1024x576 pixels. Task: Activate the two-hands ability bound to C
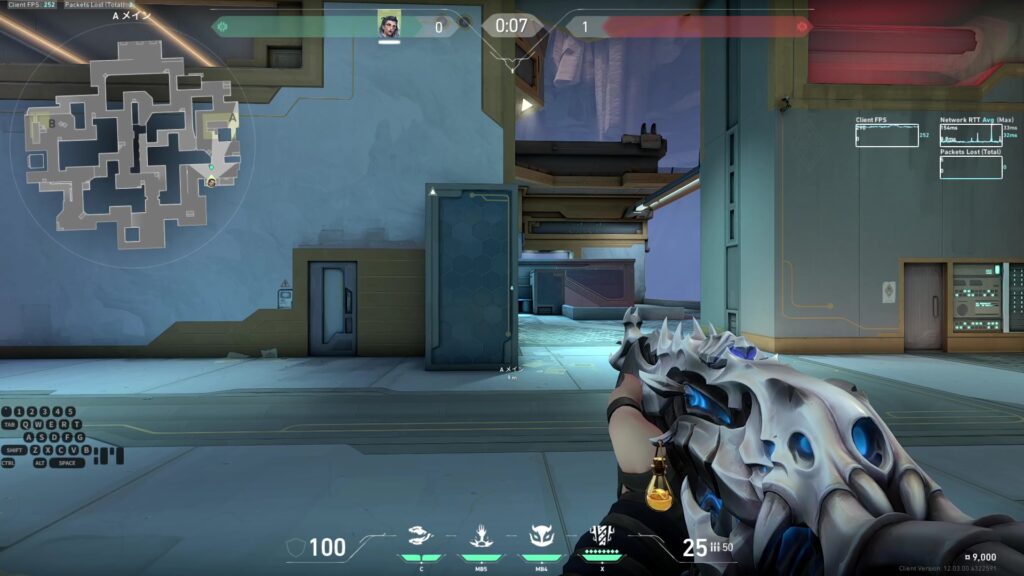pyautogui.click(x=421, y=536)
